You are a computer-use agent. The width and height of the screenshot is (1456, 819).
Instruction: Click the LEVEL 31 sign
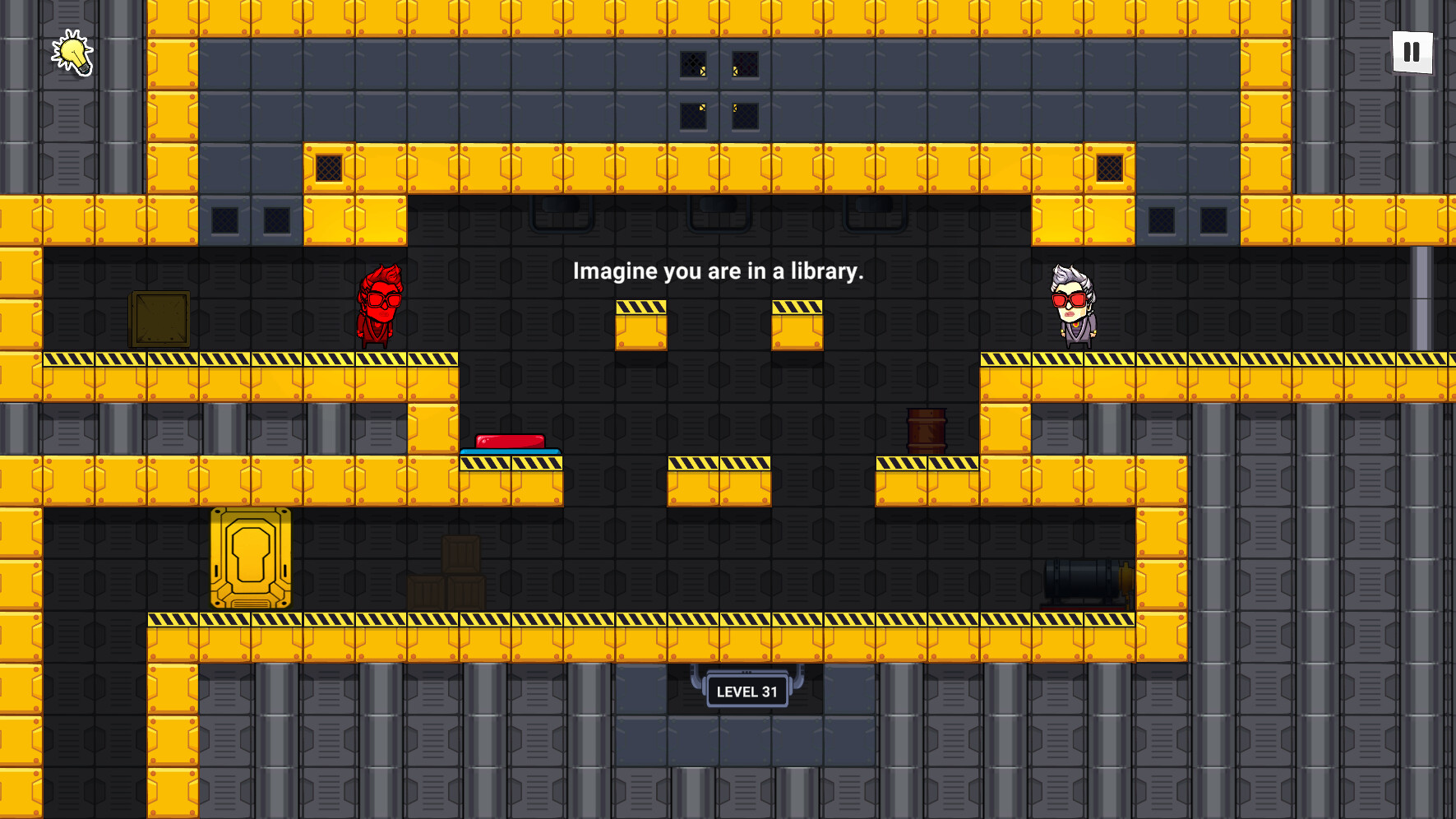(x=746, y=692)
